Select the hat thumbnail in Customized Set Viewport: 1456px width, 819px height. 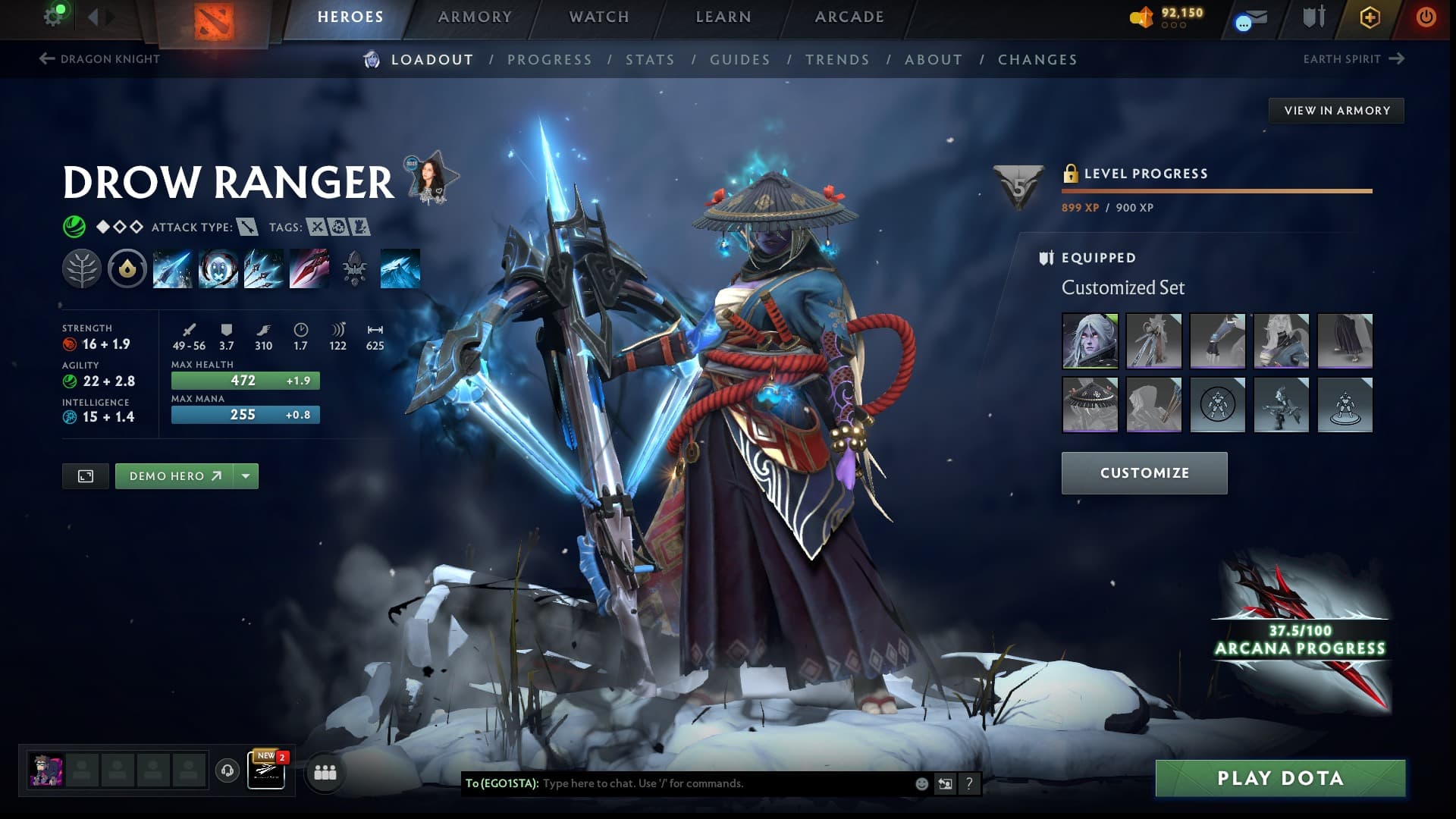click(x=1090, y=405)
